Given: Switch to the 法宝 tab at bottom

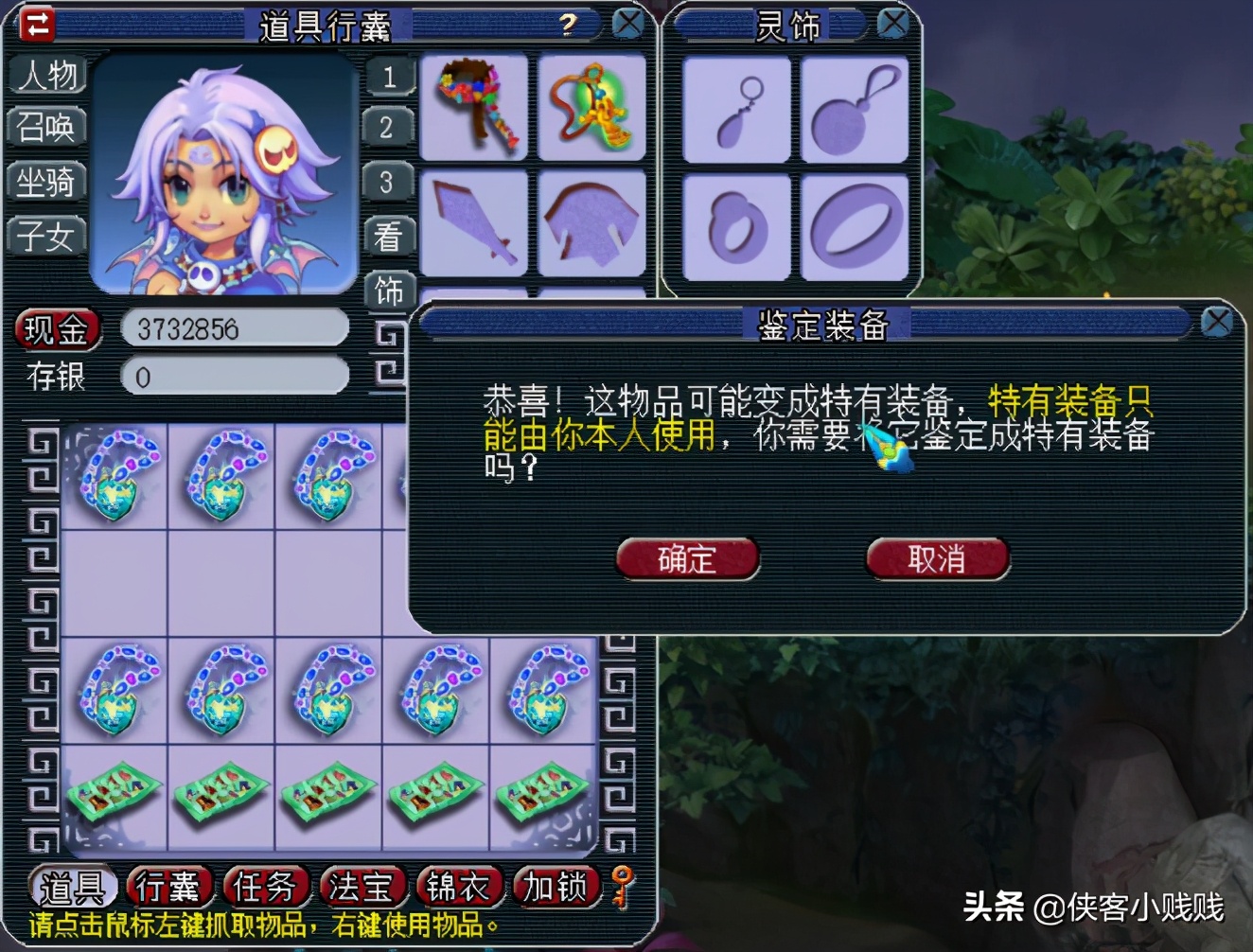Looking at the screenshot, I should [x=363, y=888].
